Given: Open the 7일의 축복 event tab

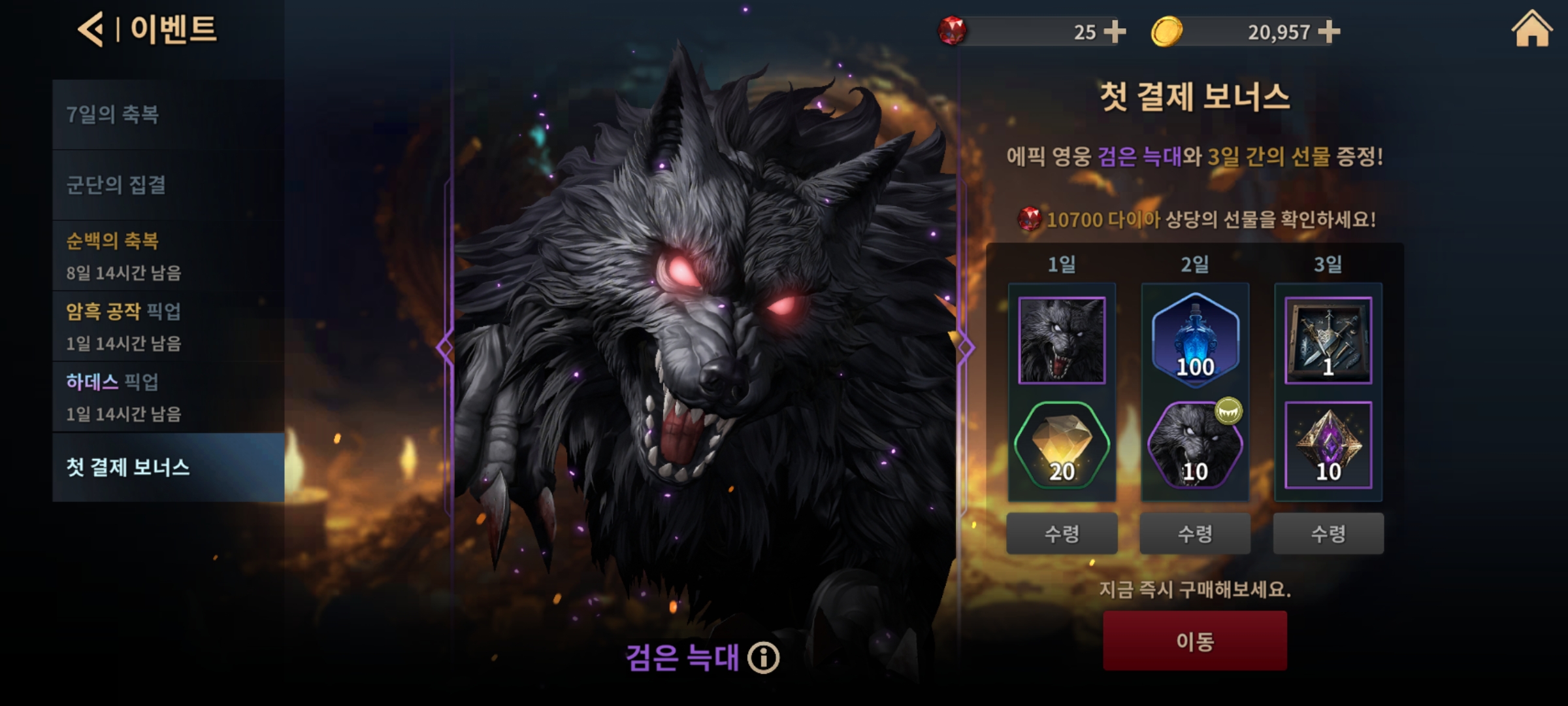Looking at the screenshot, I should pos(168,115).
